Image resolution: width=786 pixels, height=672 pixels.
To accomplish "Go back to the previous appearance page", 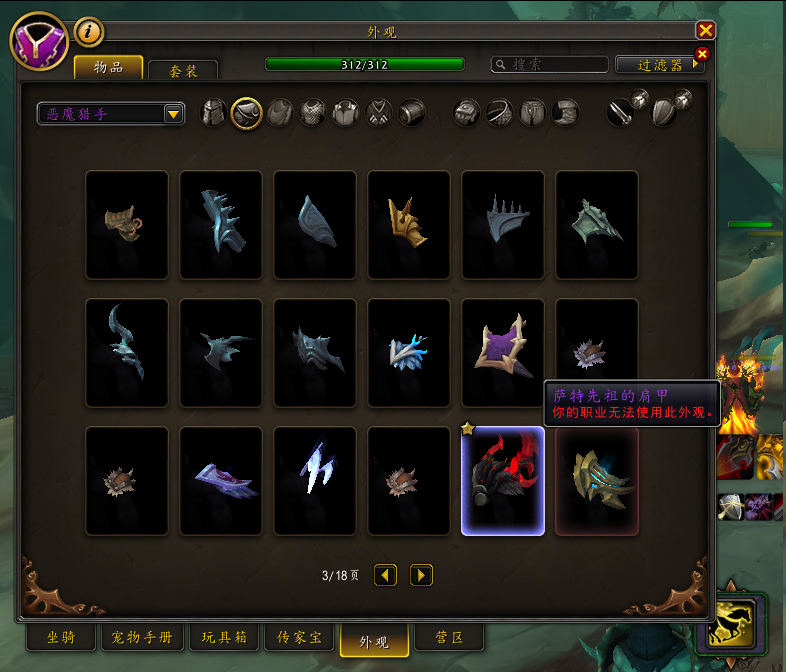I will tap(385, 575).
